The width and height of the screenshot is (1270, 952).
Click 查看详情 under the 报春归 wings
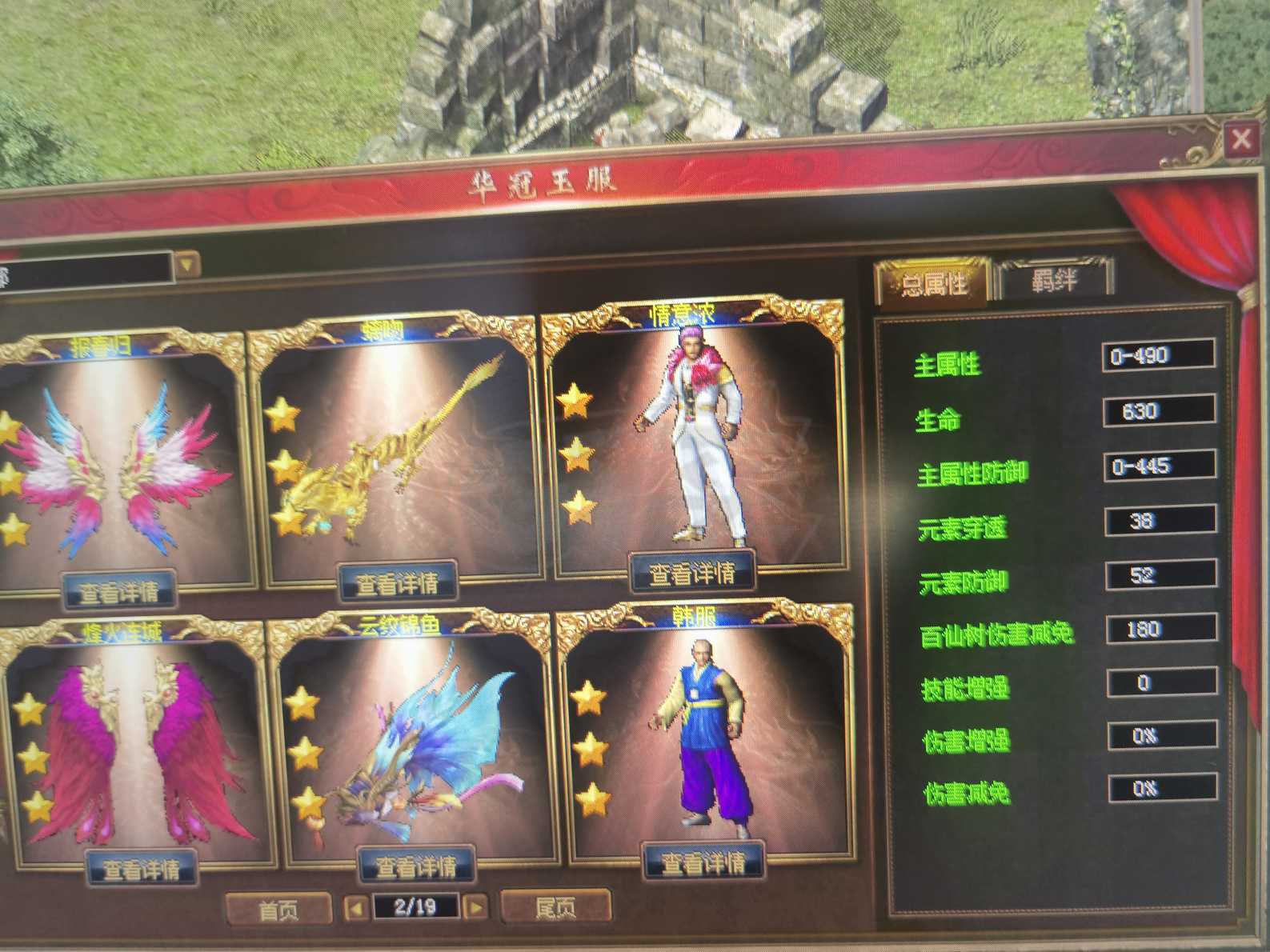tap(120, 592)
